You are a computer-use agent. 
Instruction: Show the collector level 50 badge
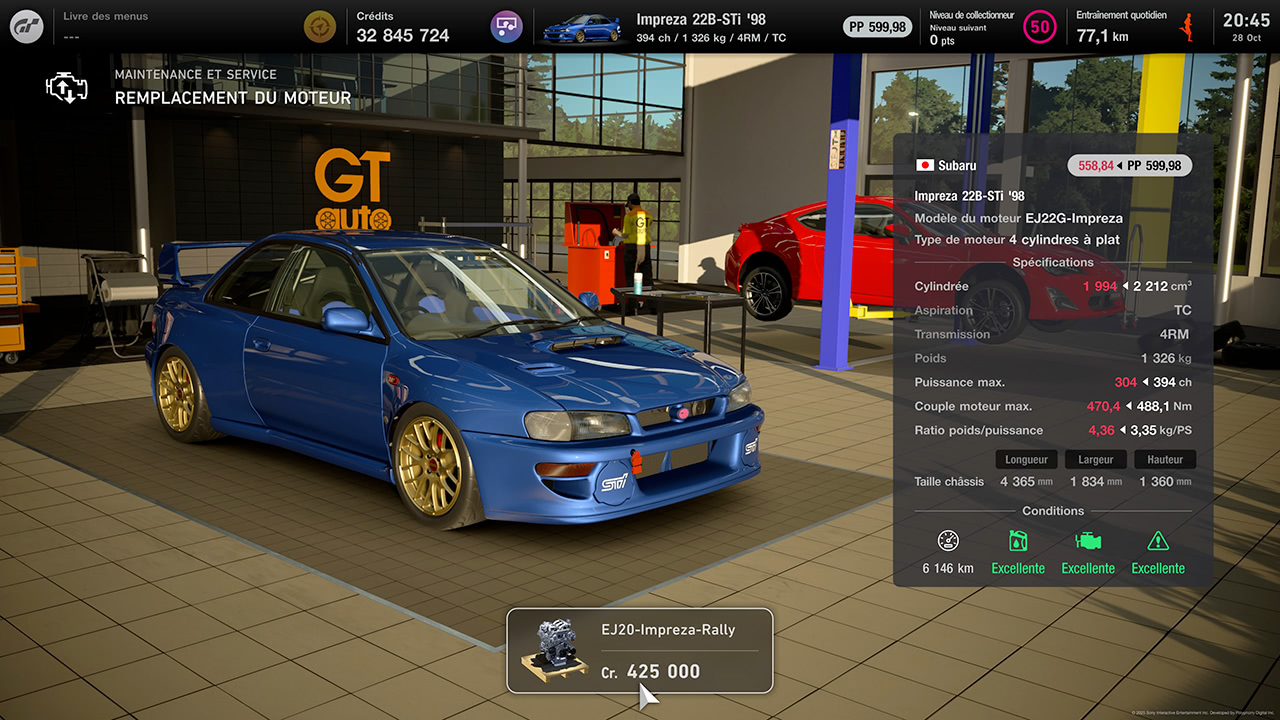1040,27
